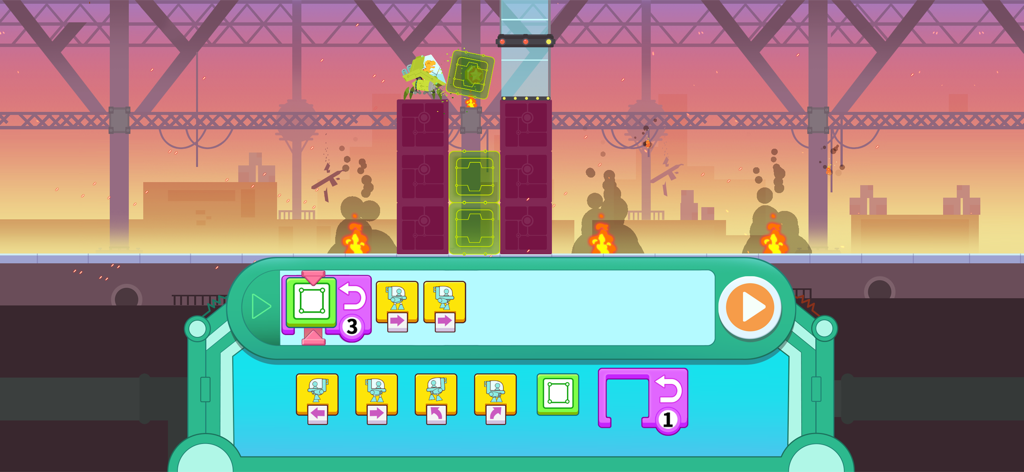Run the program with the orange play button

tap(750, 309)
